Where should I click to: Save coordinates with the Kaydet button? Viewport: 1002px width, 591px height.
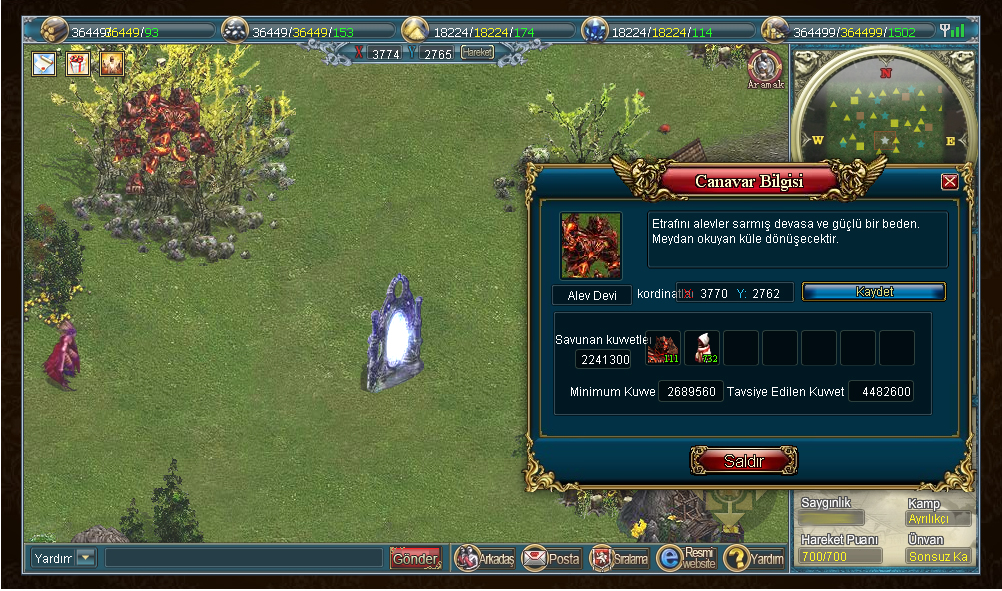click(x=874, y=292)
